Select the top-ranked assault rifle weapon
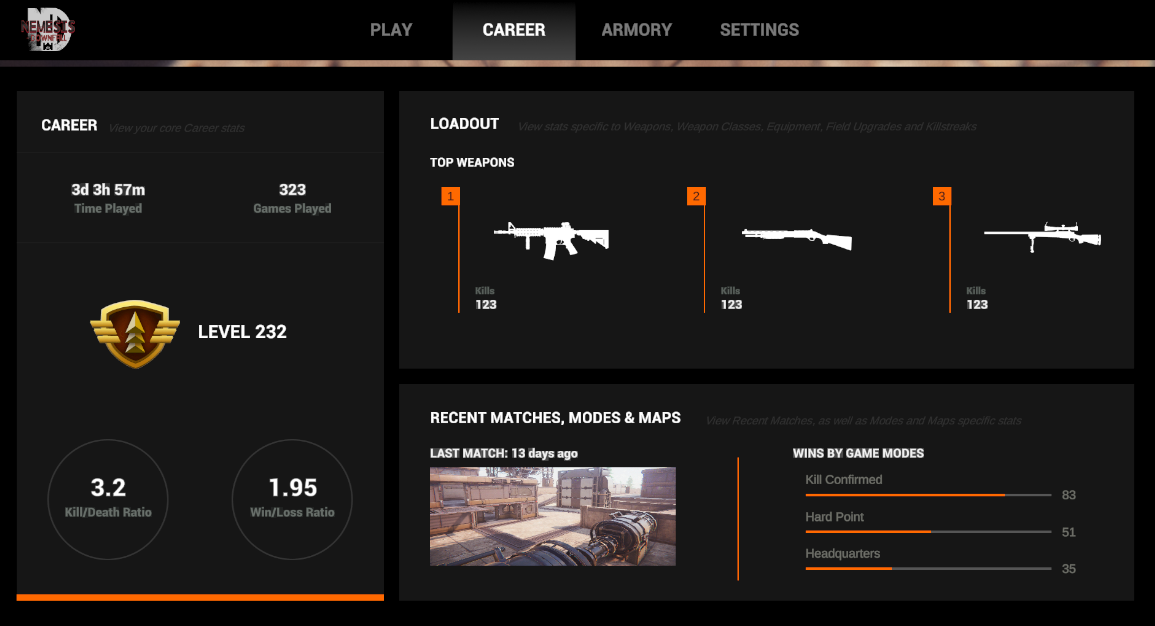The width and height of the screenshot is (1155, 626). (551, 239)
